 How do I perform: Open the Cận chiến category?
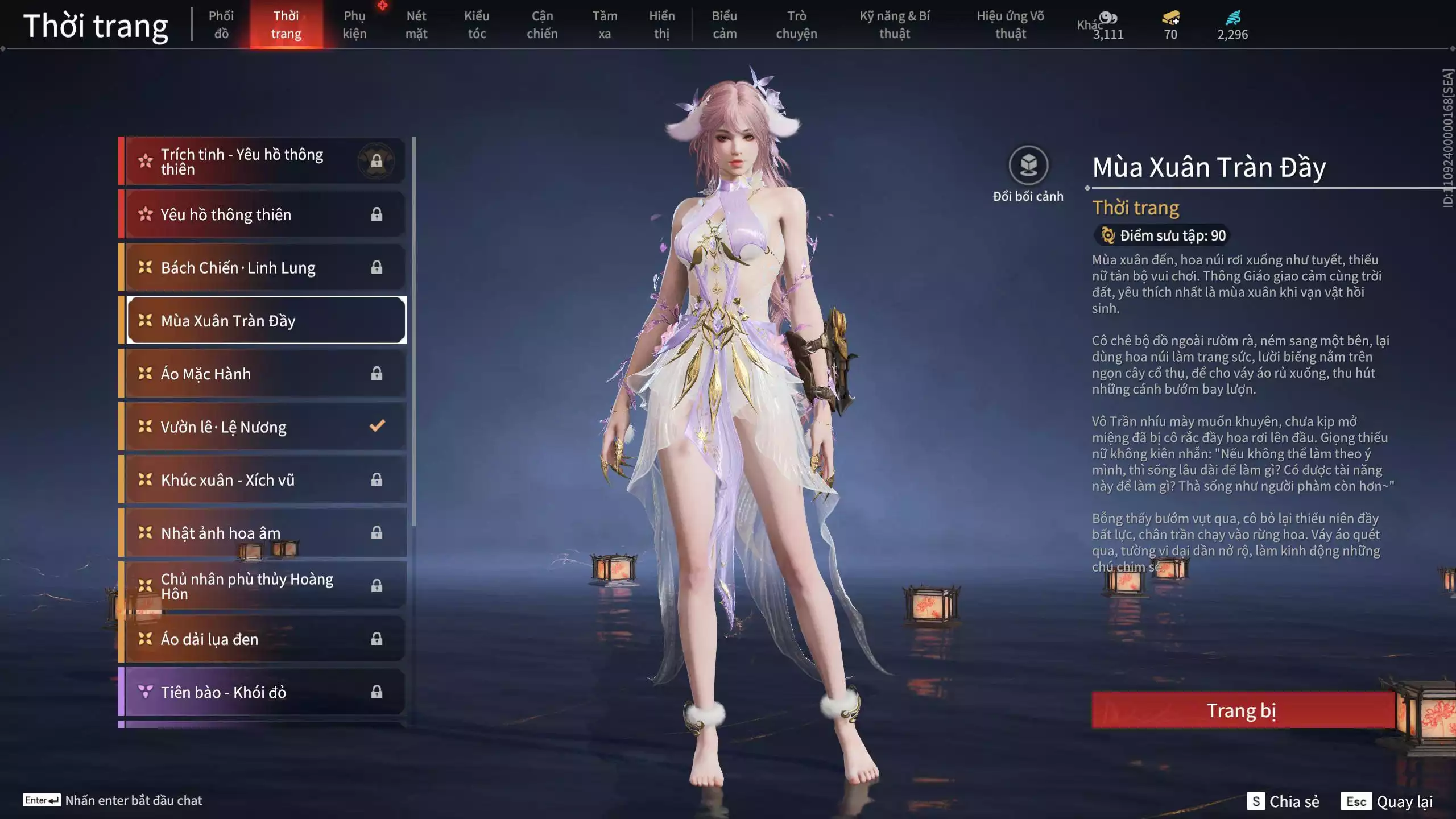542,25
